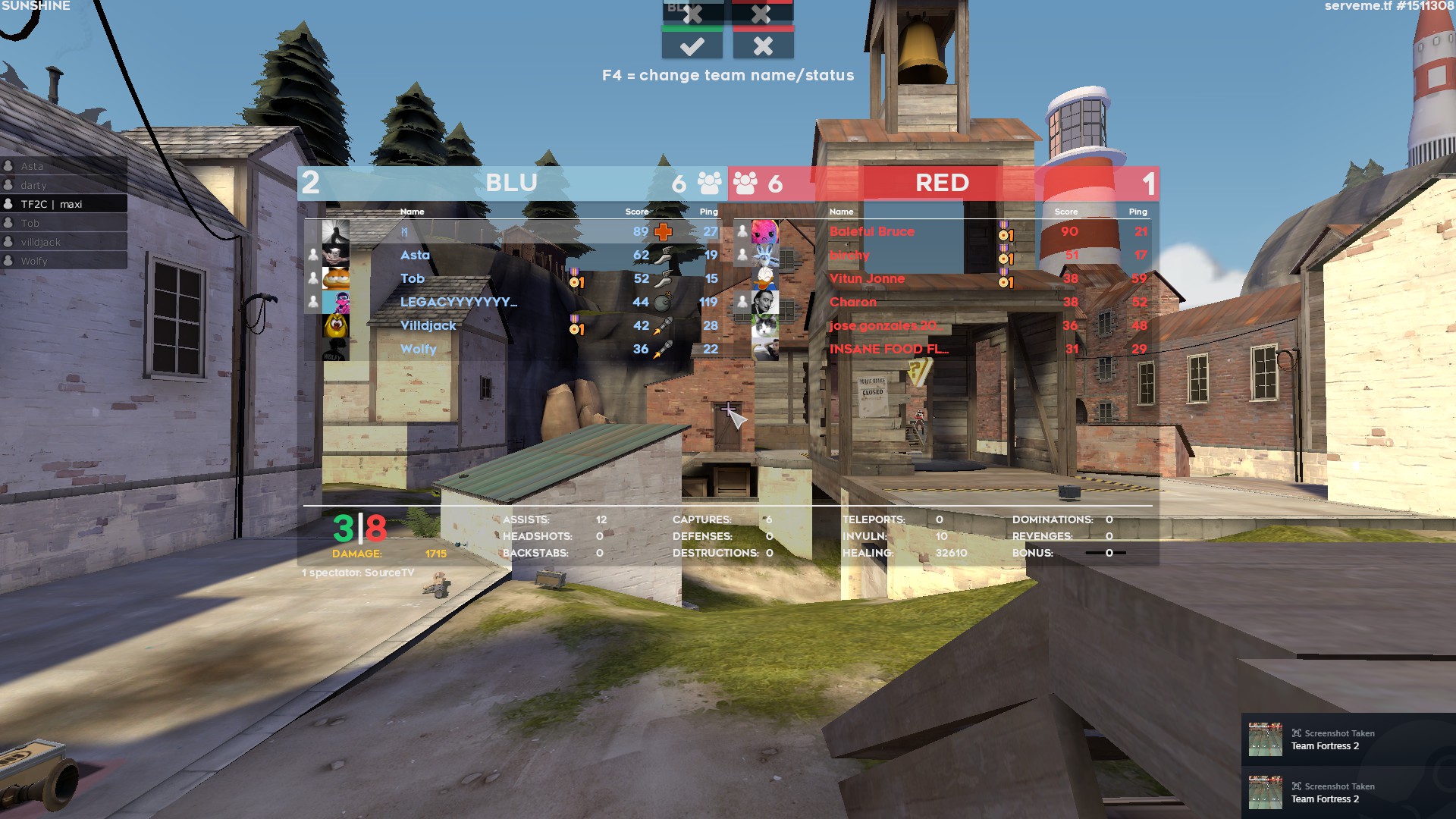1456x819 pixels.
Task: Click darty in the voice list
Action: pos(64,185)
